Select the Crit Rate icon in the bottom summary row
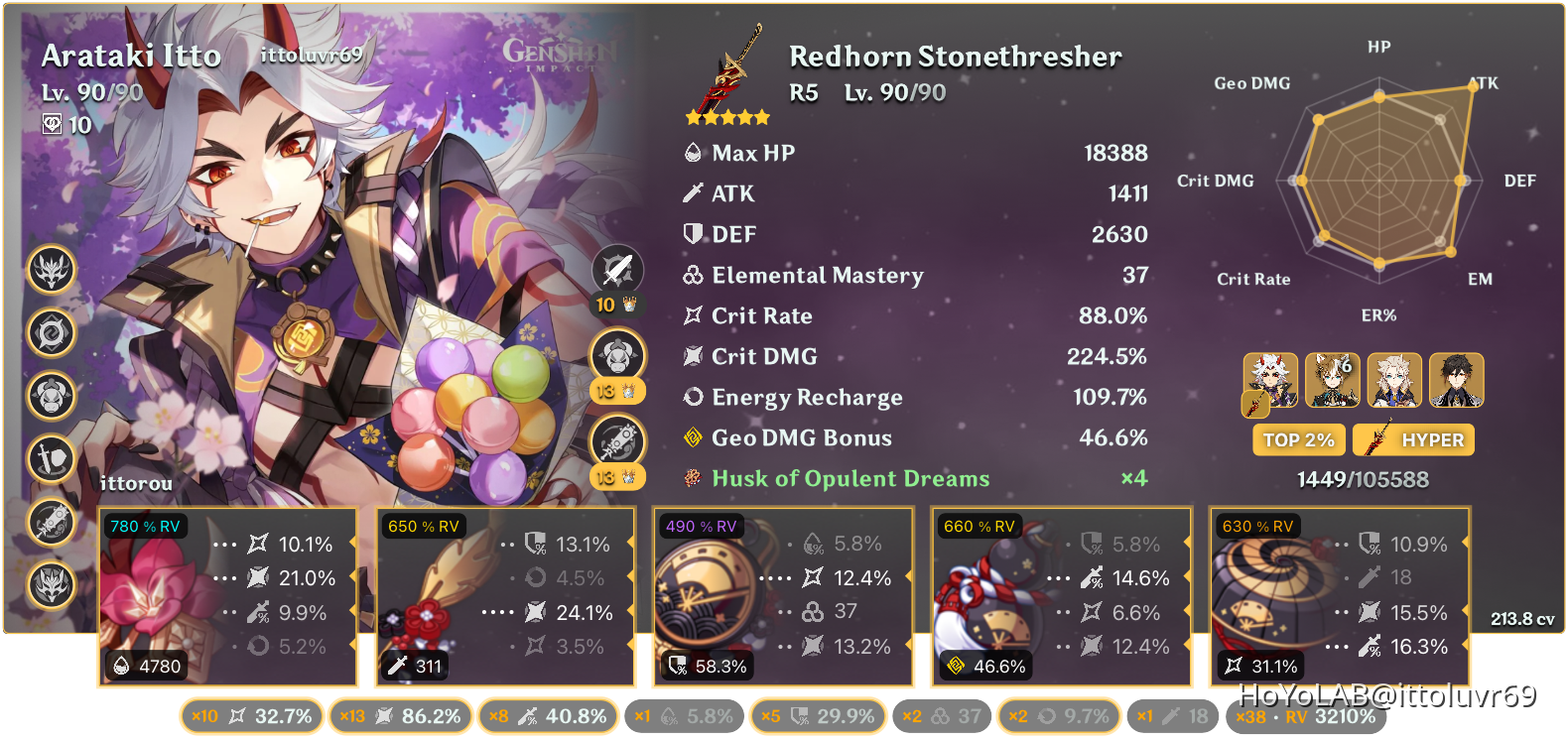Viewport: 1568px width, 741px height. click(236, 714)
